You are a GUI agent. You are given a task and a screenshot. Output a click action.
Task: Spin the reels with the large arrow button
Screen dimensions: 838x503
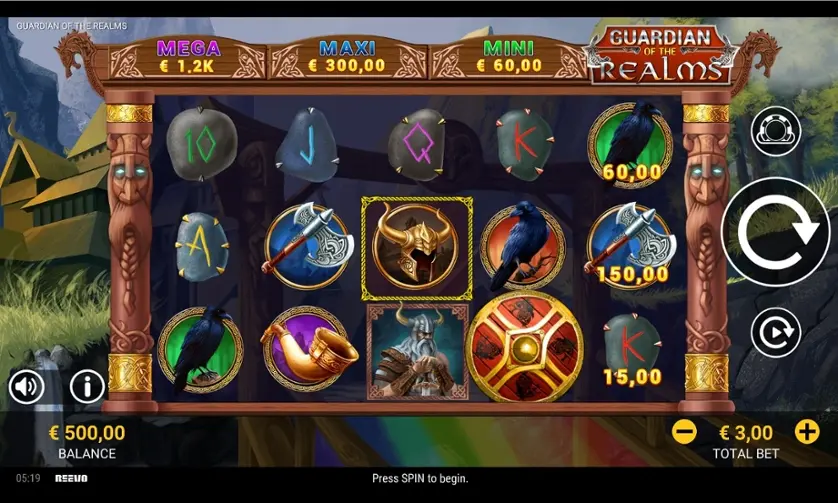pyautogui.click(x=775, y=232)
